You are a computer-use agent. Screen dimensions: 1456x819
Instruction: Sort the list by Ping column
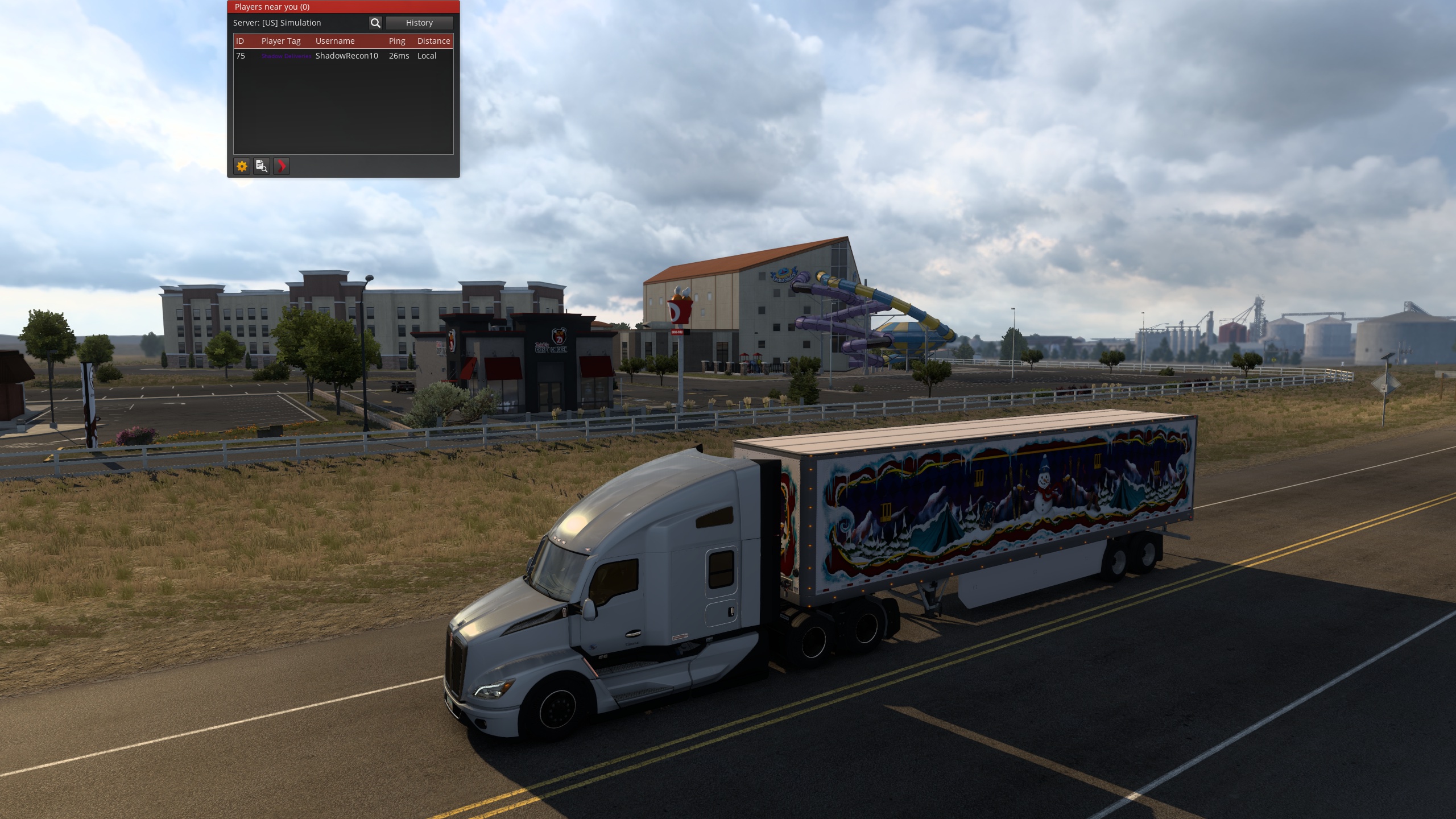tap(397, 41)
